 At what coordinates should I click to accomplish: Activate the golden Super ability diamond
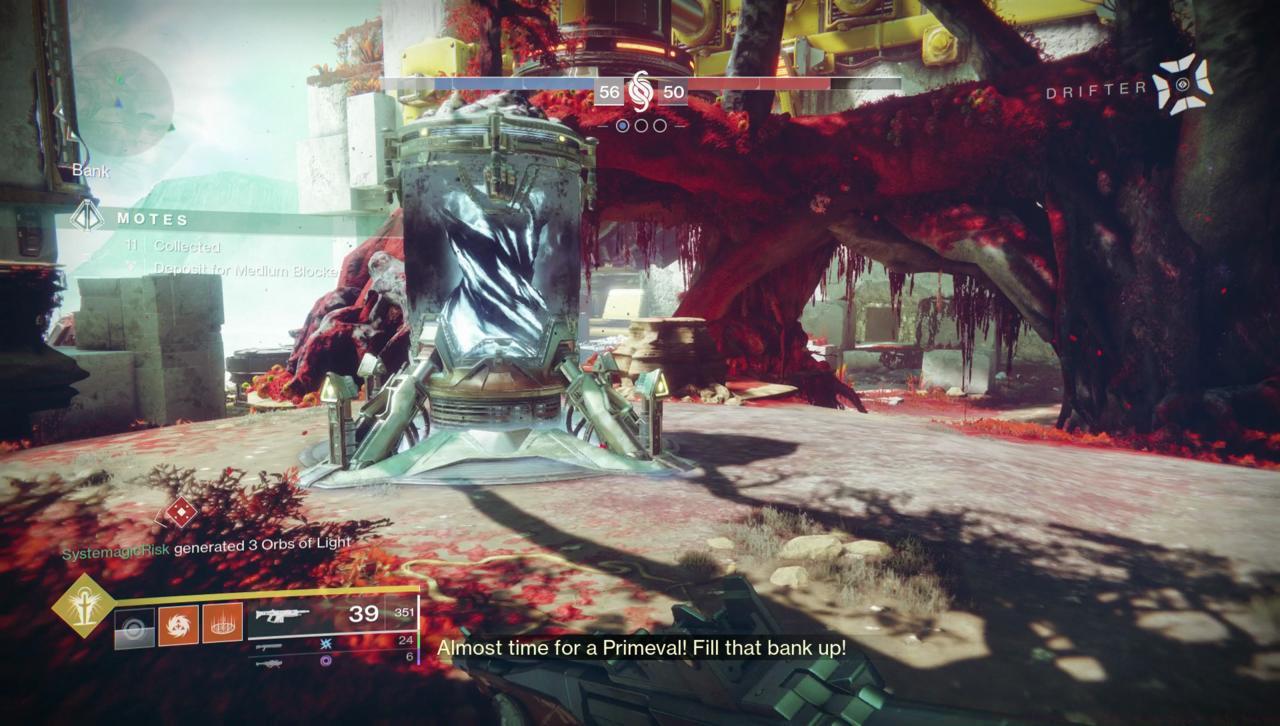click(83, 606)
